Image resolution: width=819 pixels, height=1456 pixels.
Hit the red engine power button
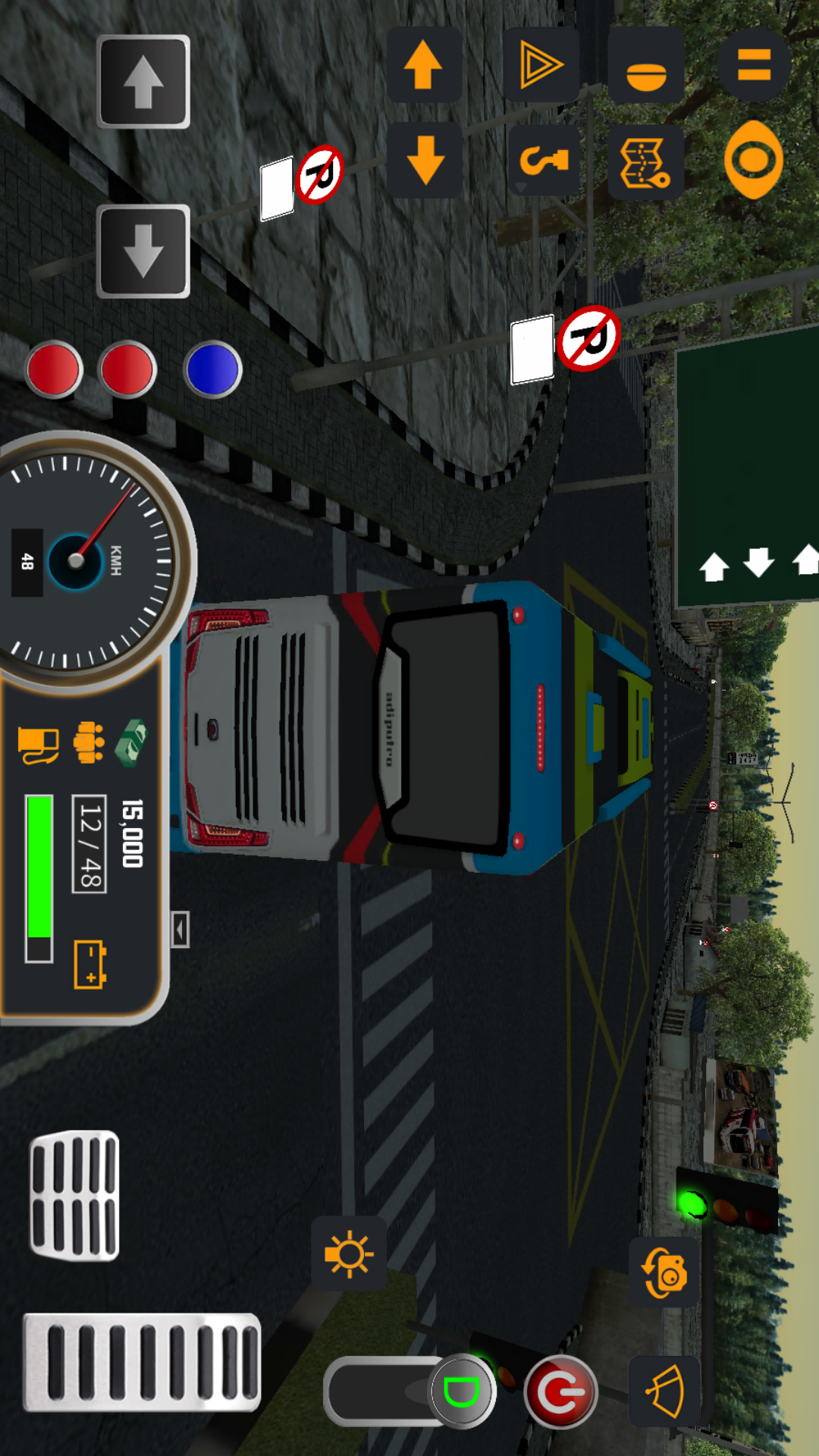tap(560, 1392)
